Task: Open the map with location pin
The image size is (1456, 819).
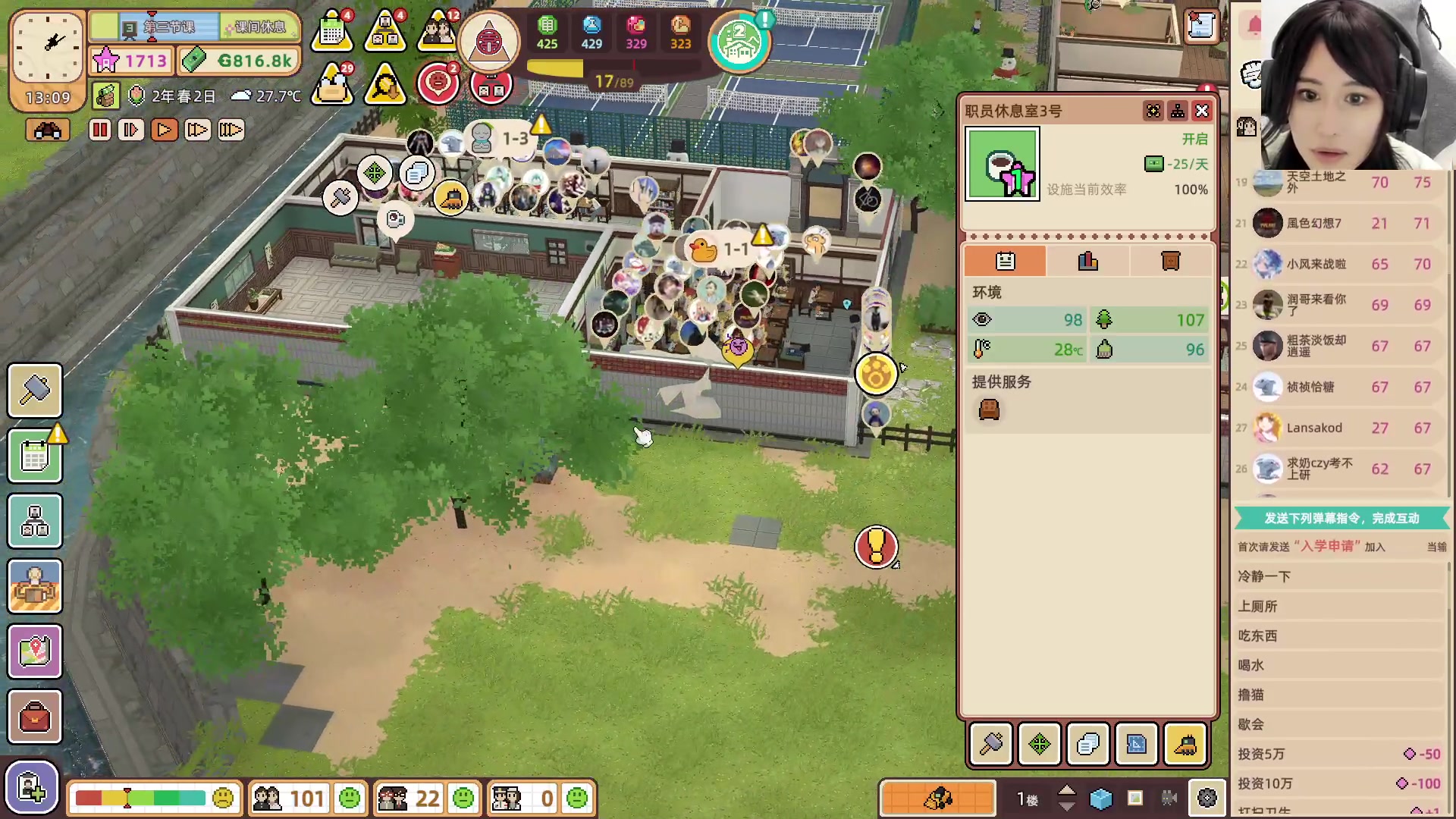Action: pyautogui.click(x=35, y=651)
